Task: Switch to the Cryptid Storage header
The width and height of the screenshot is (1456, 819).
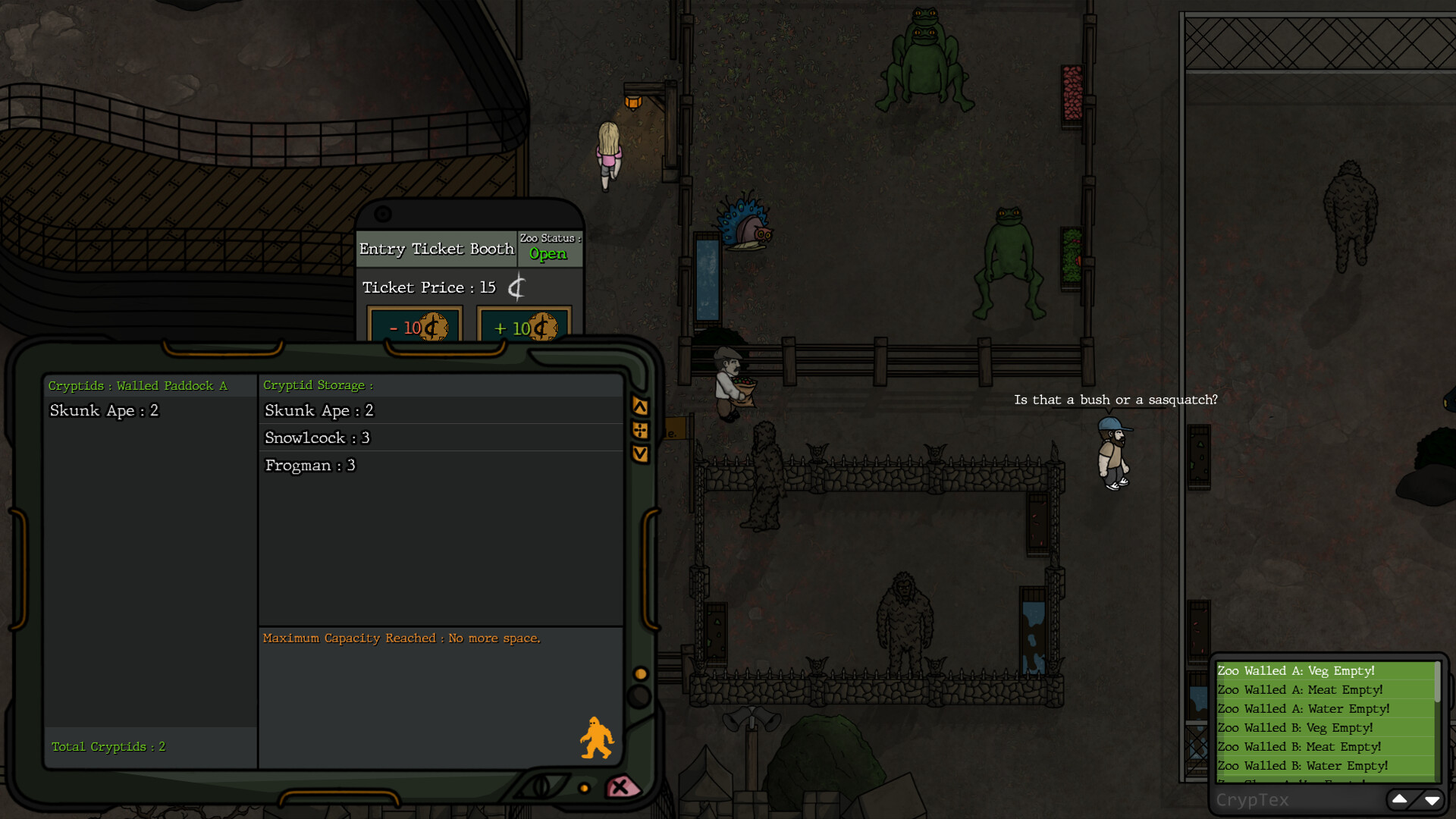Action: click(x=318, y=384)
